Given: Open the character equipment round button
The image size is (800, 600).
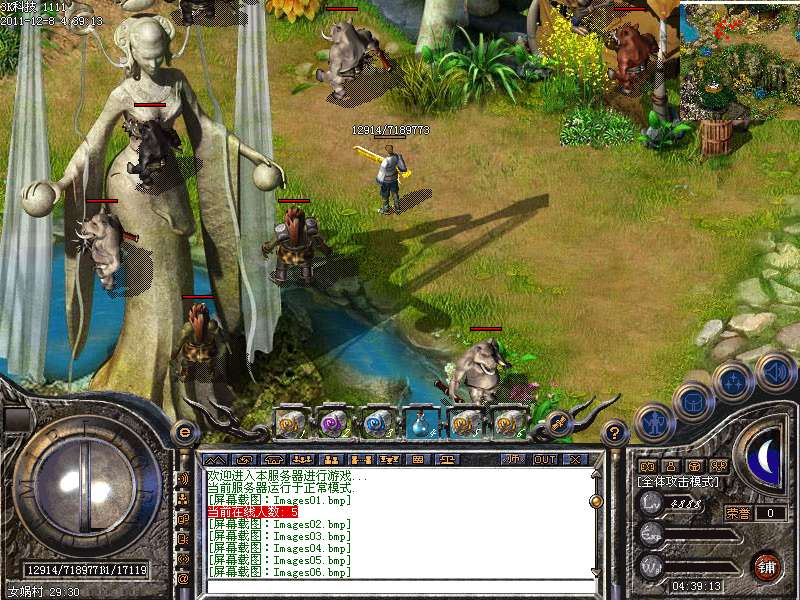Looking at the screenshot, I should [x=655, y=421].
